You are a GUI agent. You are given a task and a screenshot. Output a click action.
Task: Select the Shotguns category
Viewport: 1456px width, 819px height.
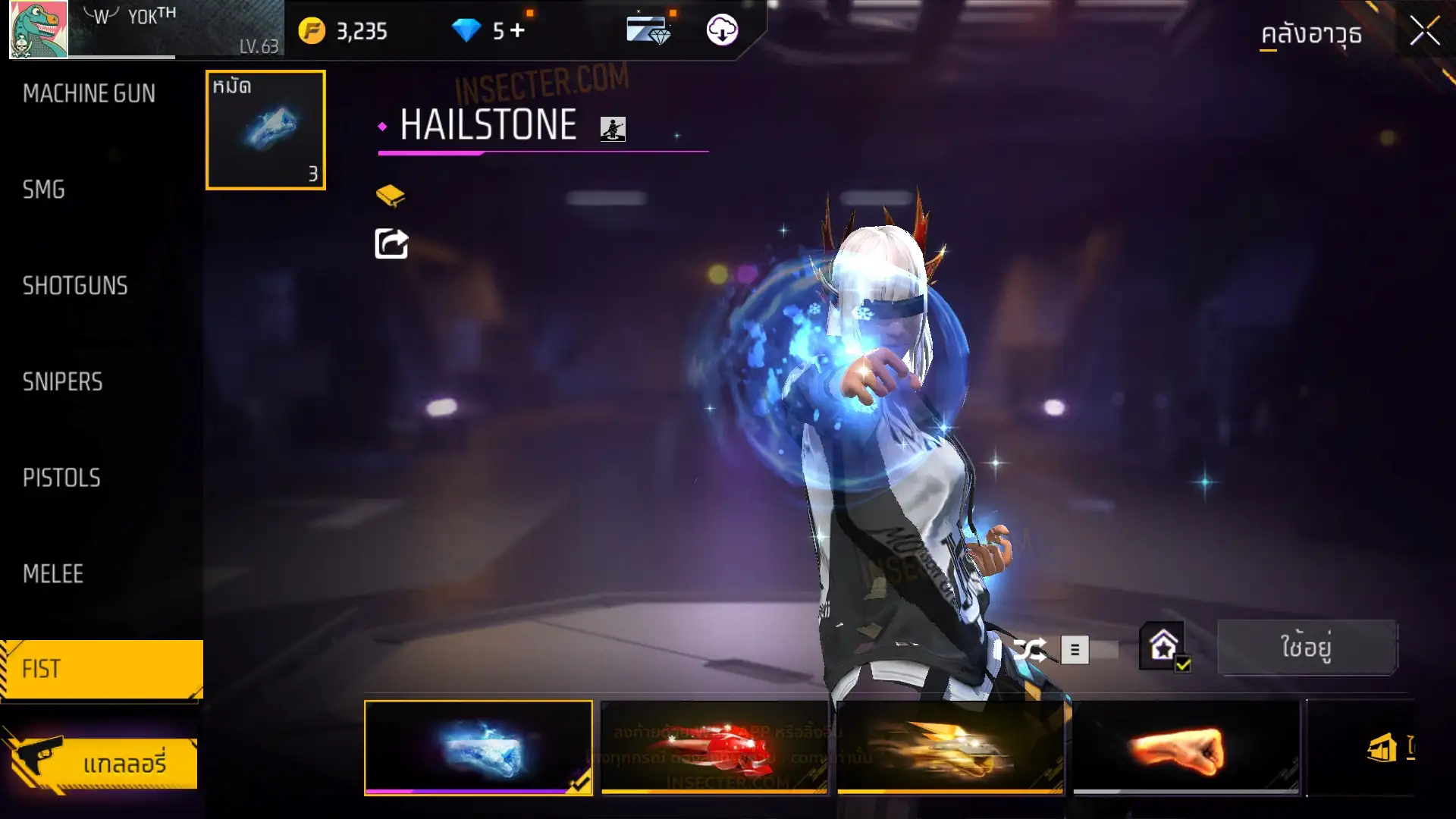[x=75, y=286]
